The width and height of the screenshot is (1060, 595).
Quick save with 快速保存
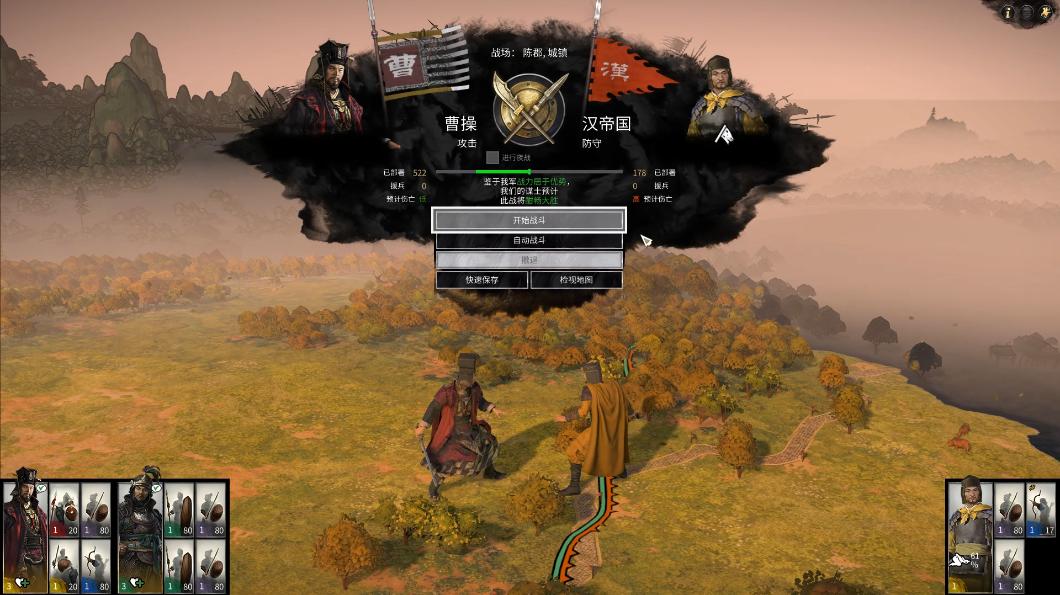482,280
